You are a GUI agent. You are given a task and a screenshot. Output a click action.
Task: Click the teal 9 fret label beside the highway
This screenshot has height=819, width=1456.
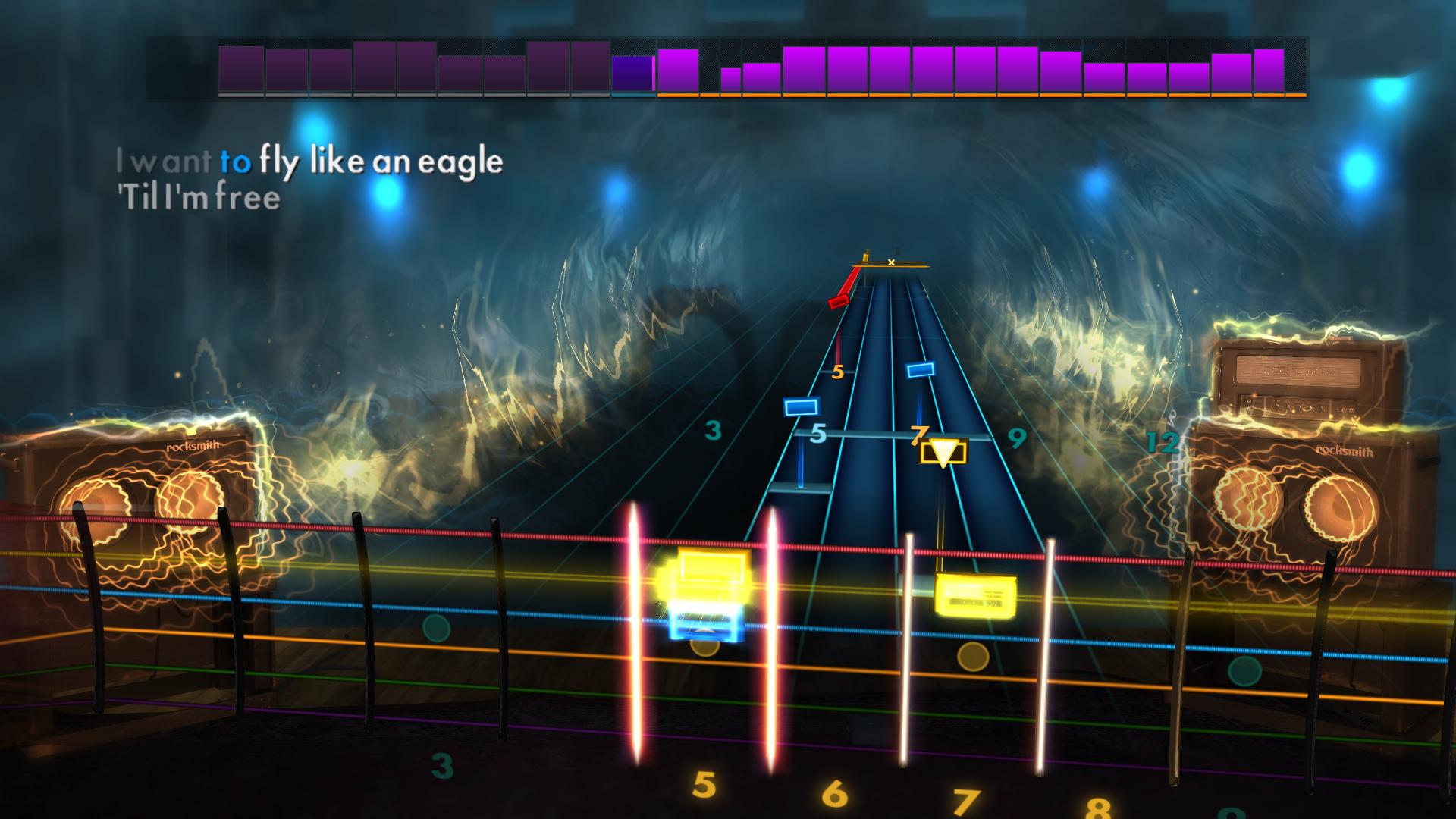(x=1018, y=438)
